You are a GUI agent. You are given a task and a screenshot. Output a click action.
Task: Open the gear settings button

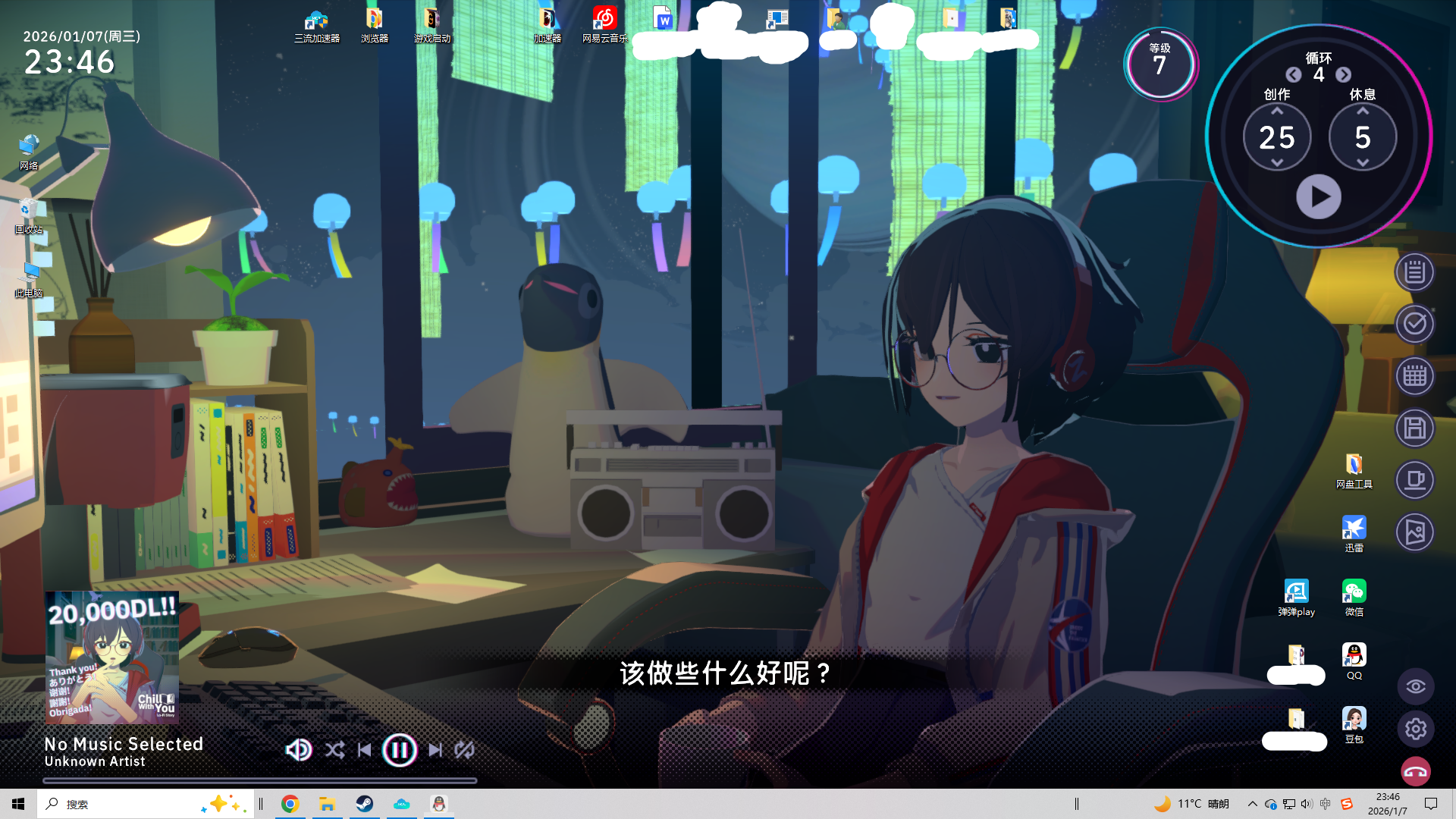1416,730
